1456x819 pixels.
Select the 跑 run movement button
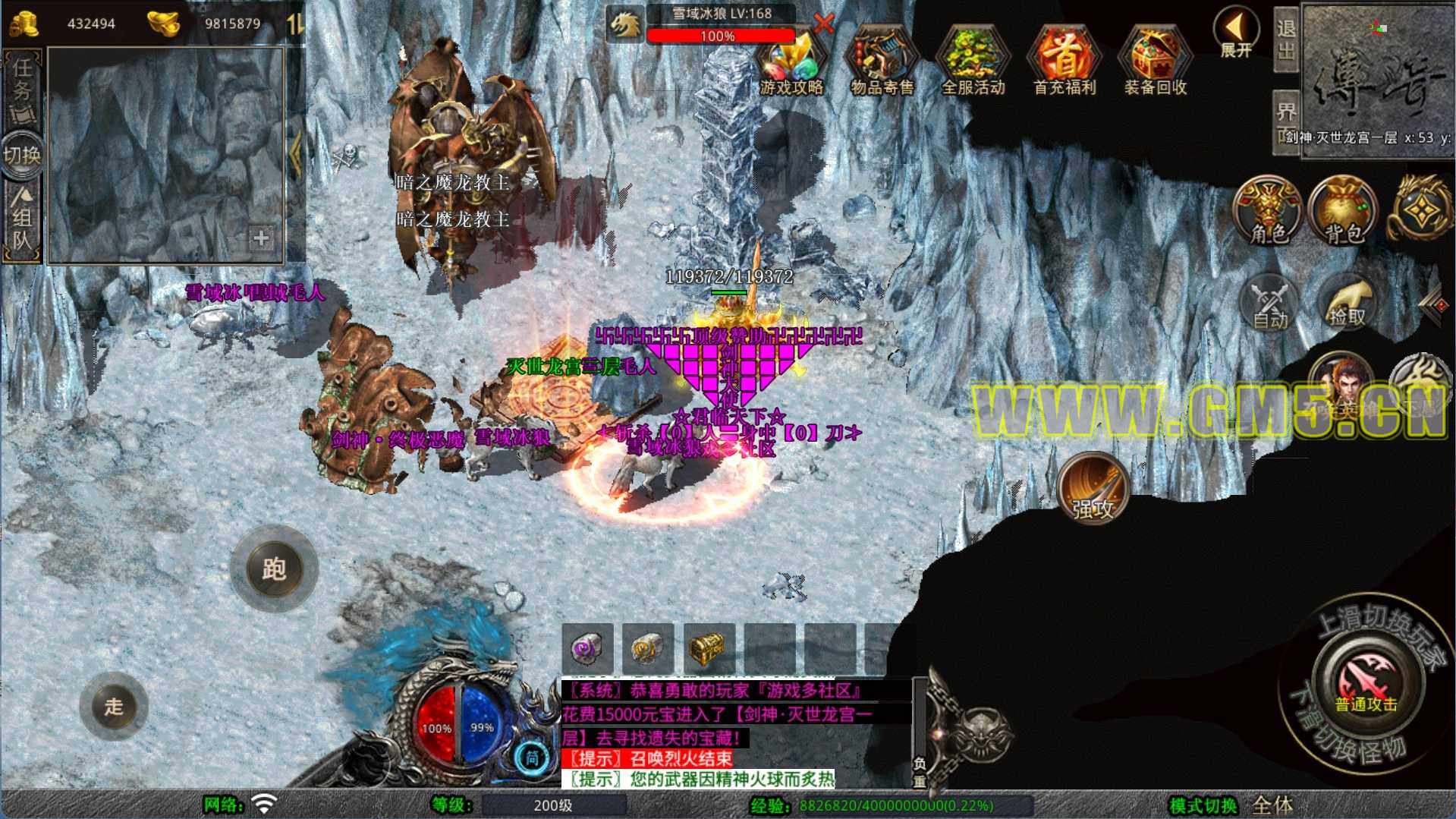[274, 569]
